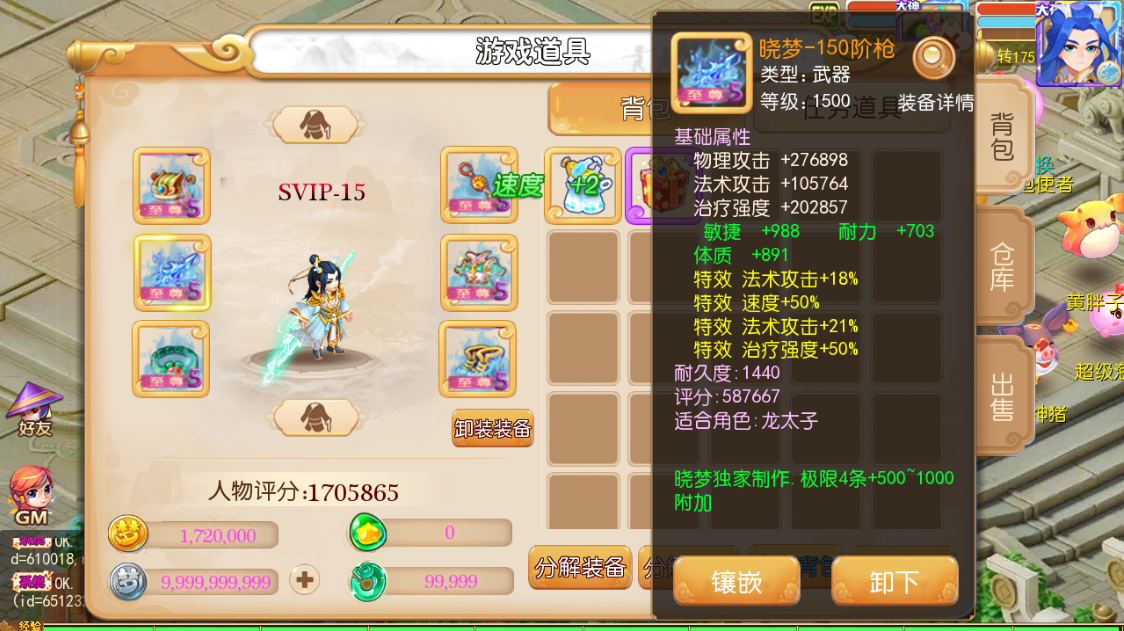Open the 好友 friends icon
Screen dimensions: 1124x631
[34, 408]
